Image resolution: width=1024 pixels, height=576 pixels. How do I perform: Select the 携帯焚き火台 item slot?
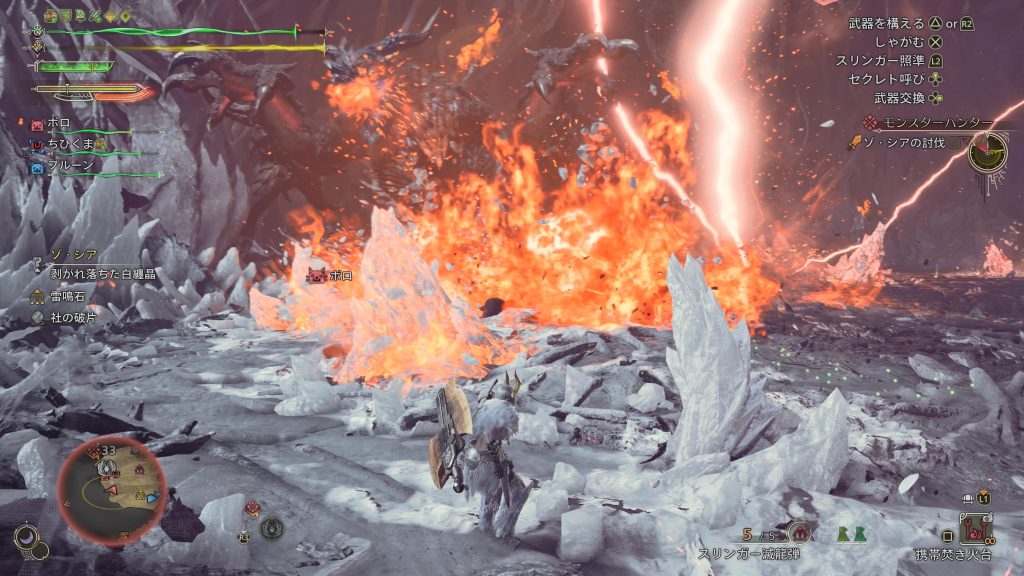point(974,528)
